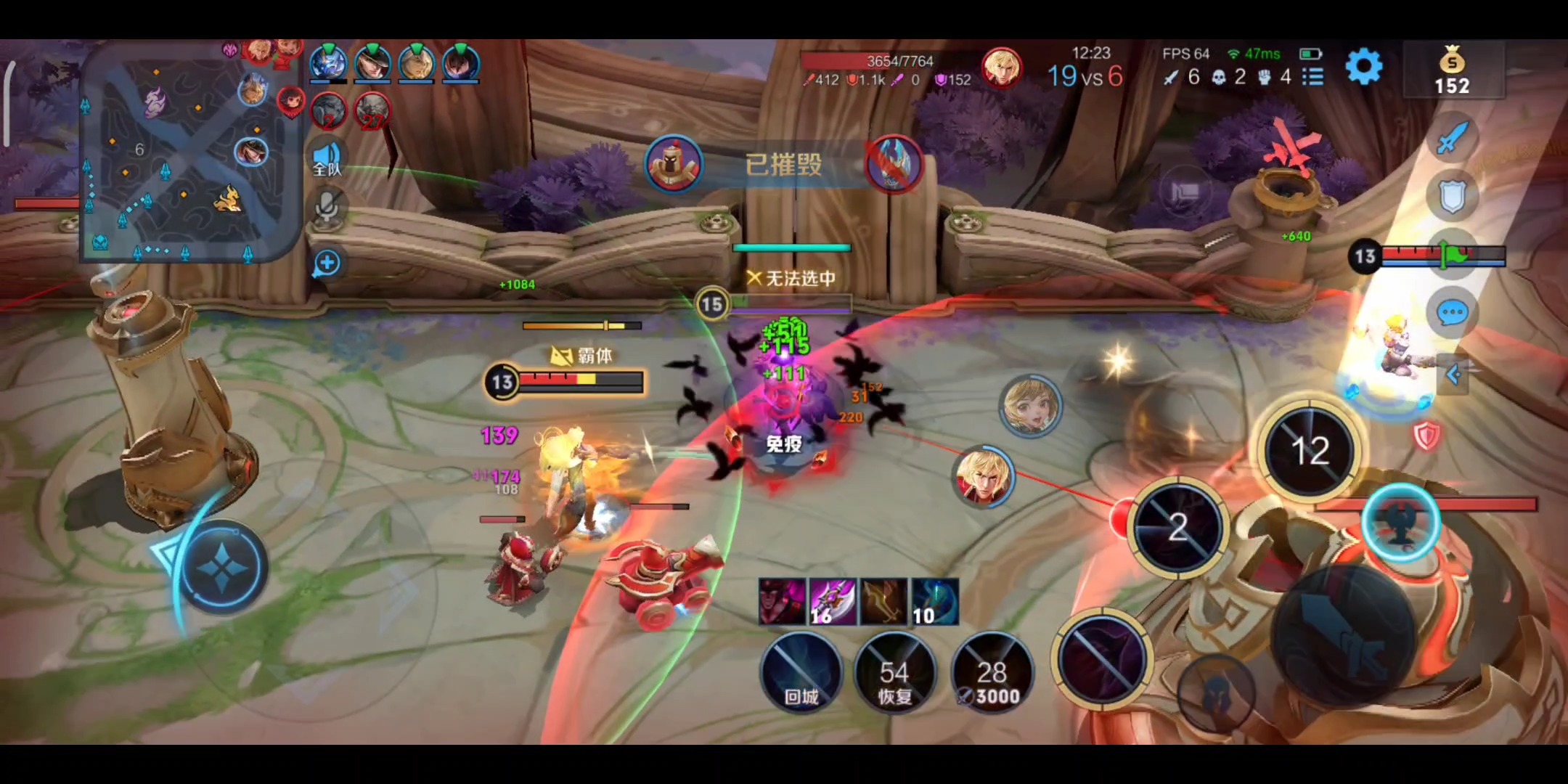Expand the side arrow panel
This screenshot has height=784, width=1568.
tap(1453, 375)
